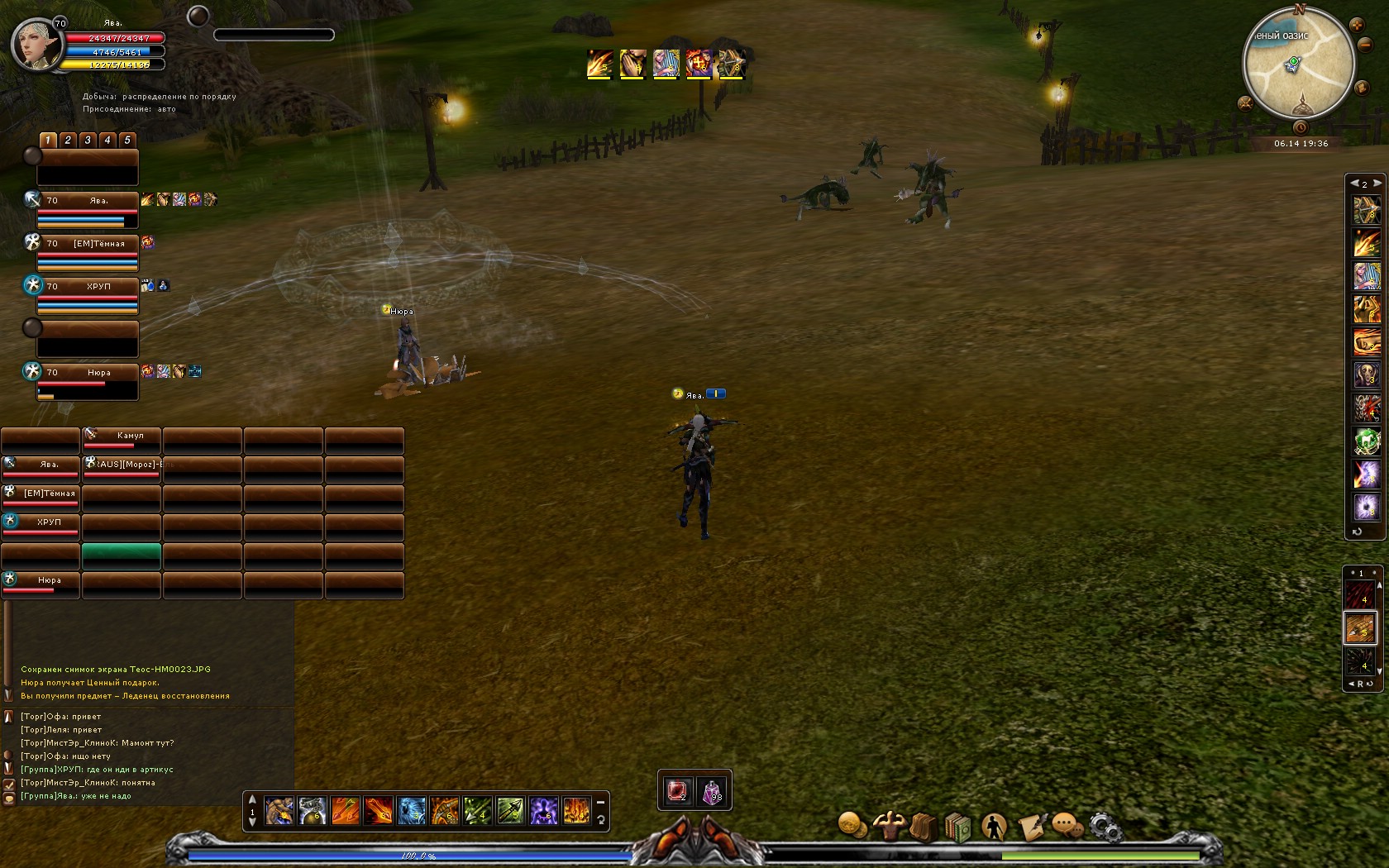Select party member Нюра in group frame
The width and height of the screenshot is (1389, 868).
coord(87,381)
